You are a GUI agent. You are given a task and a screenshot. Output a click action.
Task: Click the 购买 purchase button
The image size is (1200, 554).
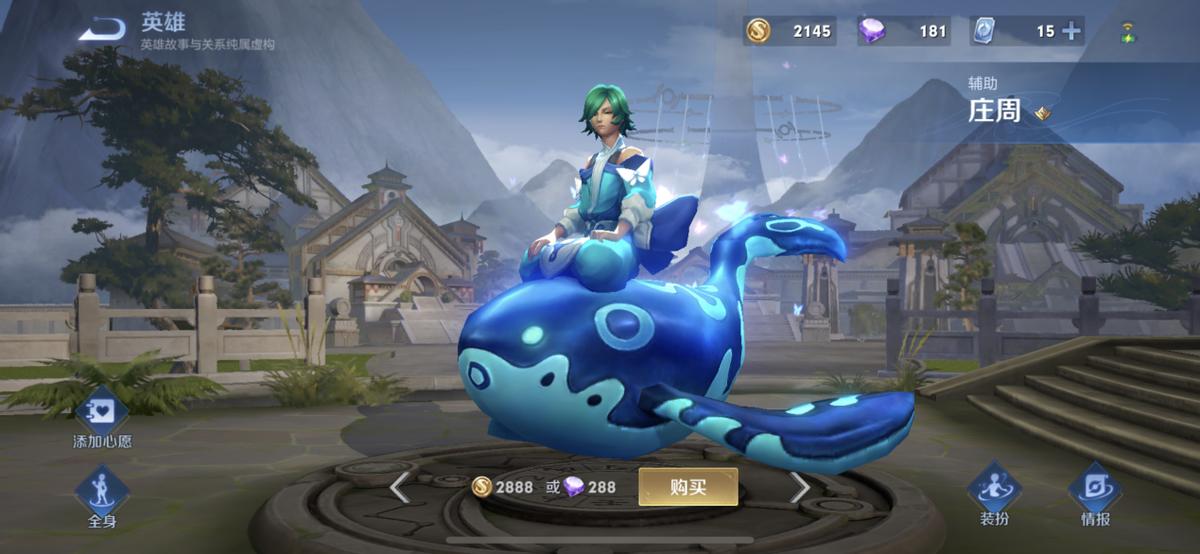click(x=688, y=487)
